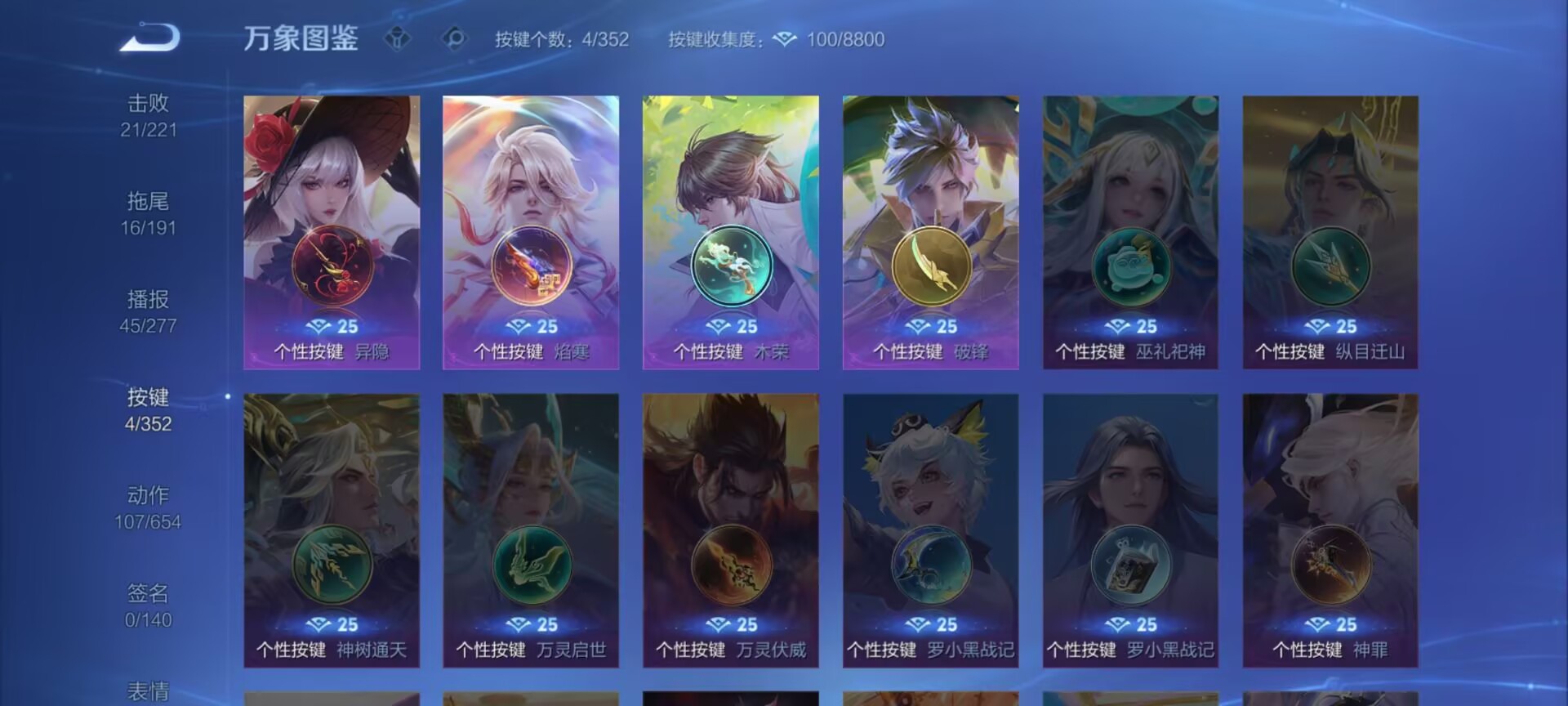Open the 播报 category
Viewport: 1568px width, 706px height.
click(x=148, y=311)
